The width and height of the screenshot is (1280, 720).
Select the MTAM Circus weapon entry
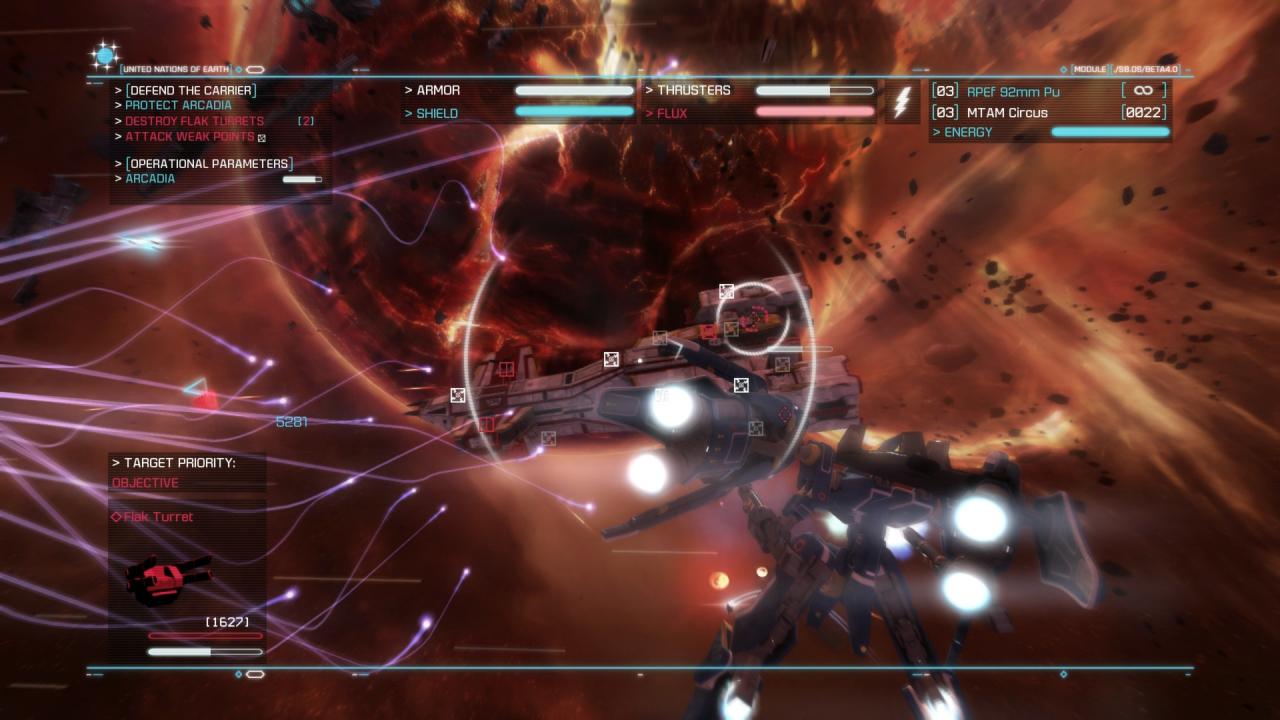[x=1007, y=113]
